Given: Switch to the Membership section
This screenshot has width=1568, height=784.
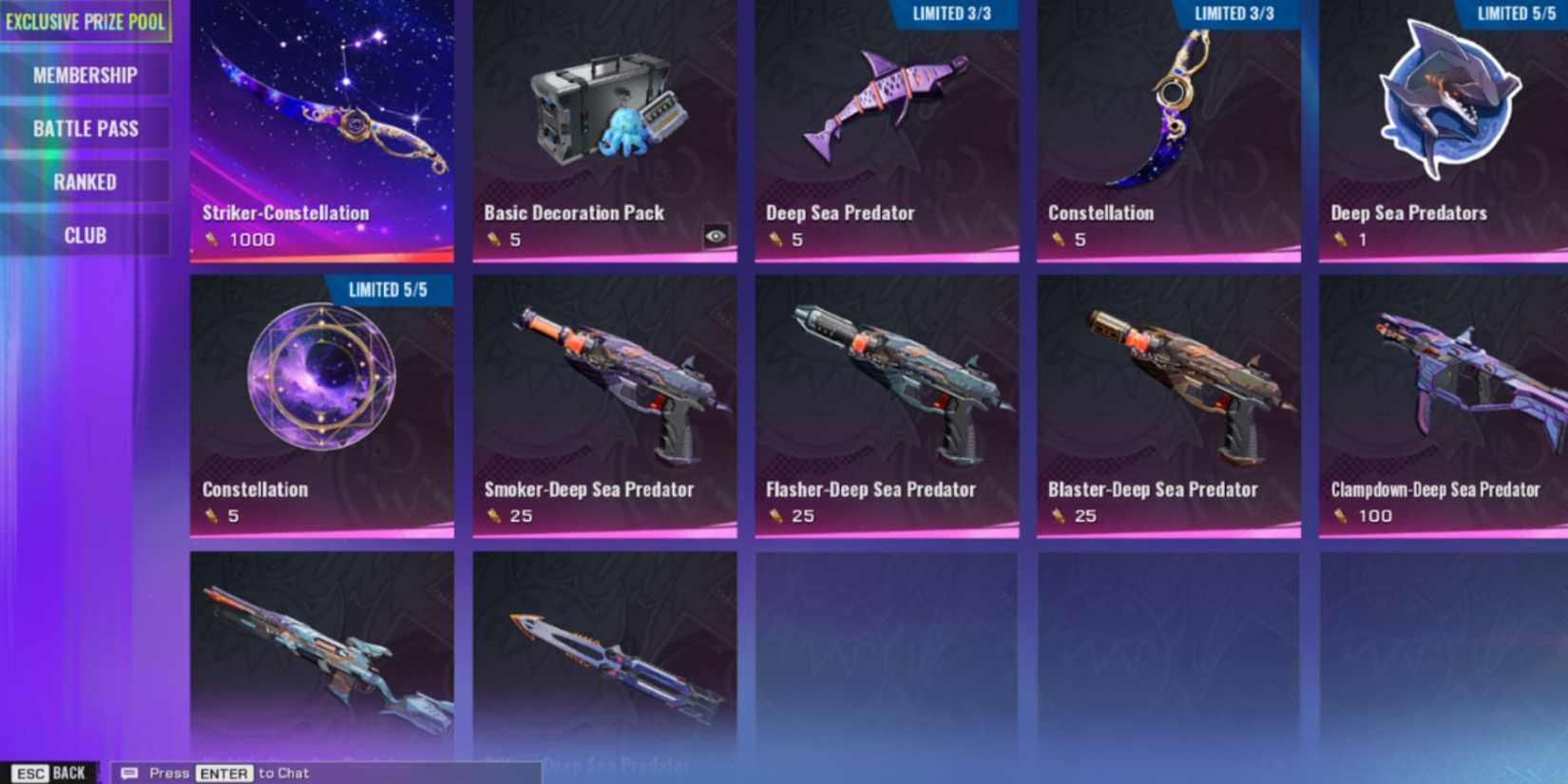Looking at the screenshot, I should click(86, 73).
